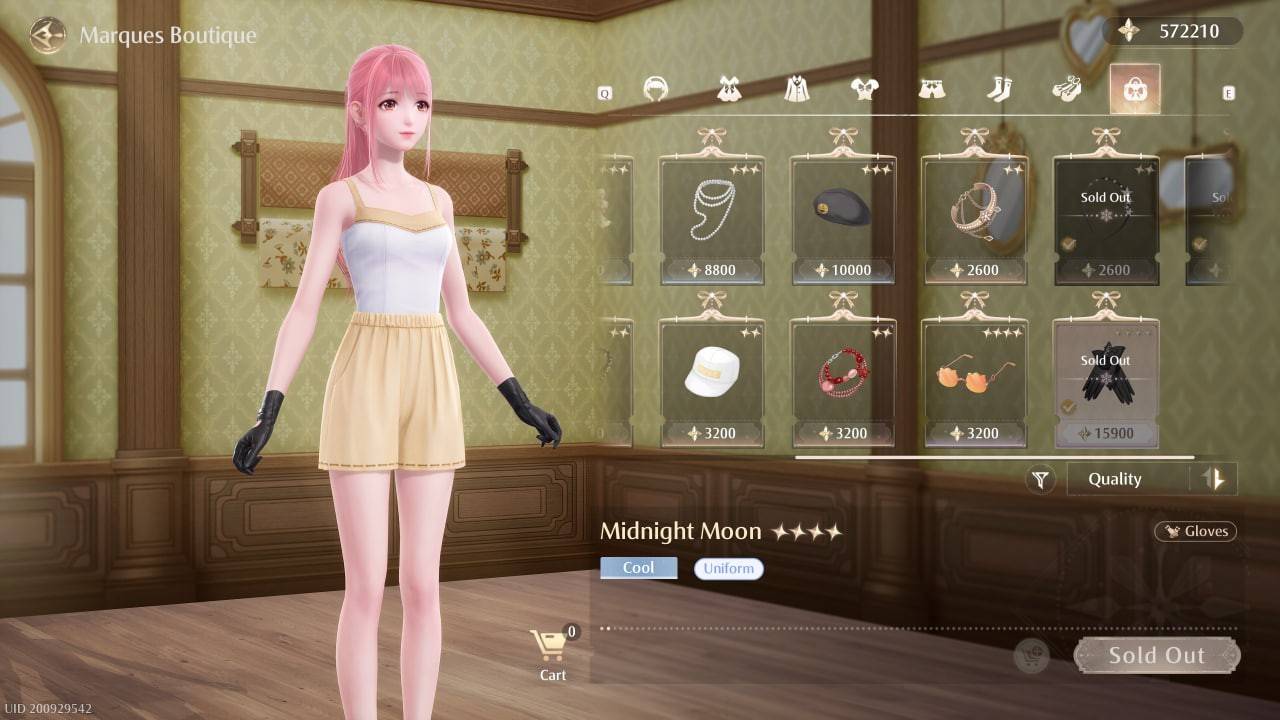The height and width of the screenshot is (720, 1280).
Task: Click the item grid scrollbar
Action: (x=995, y=456)
